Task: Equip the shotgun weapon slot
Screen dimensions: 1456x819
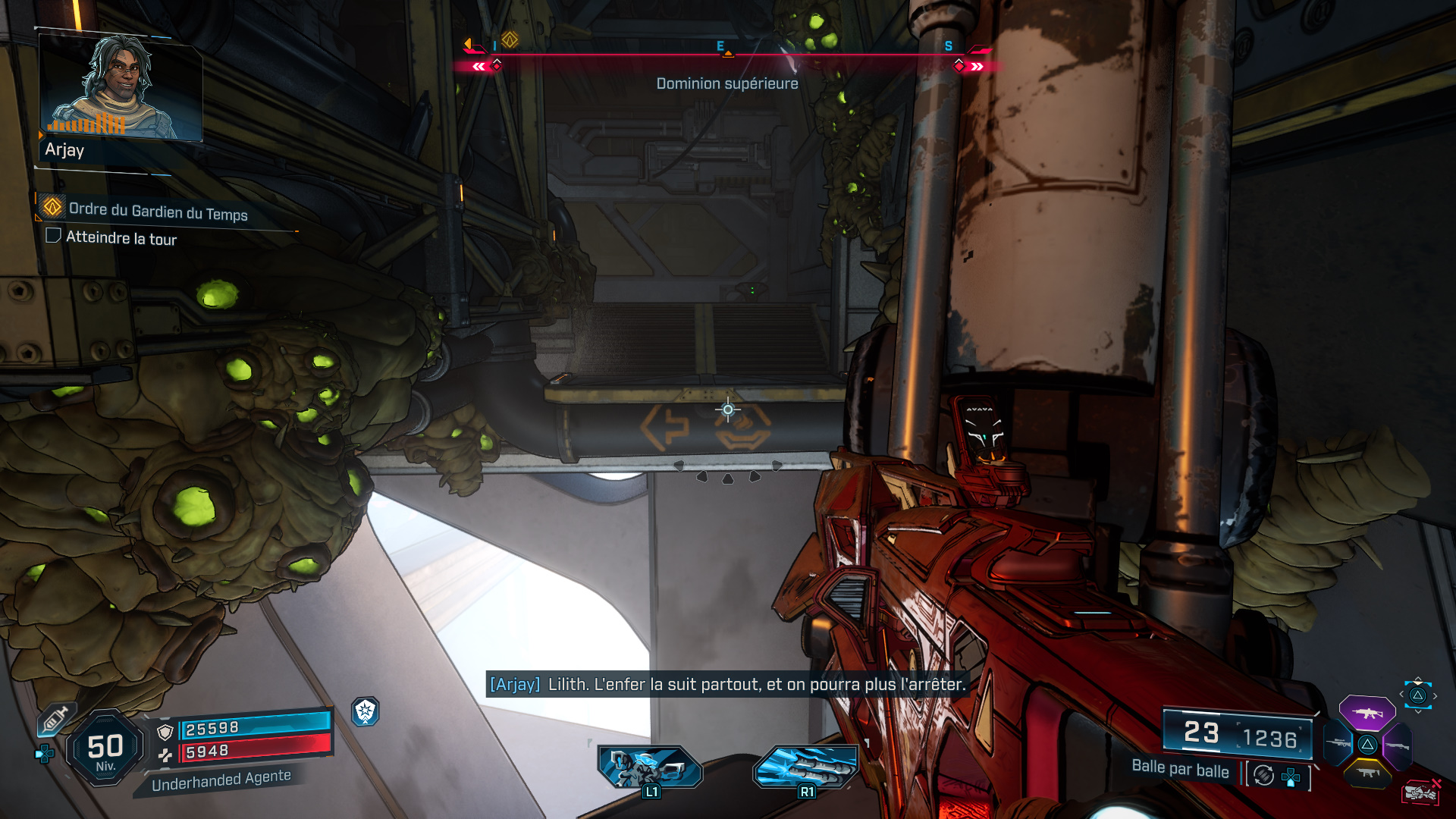Action: tap(1397, 746)
